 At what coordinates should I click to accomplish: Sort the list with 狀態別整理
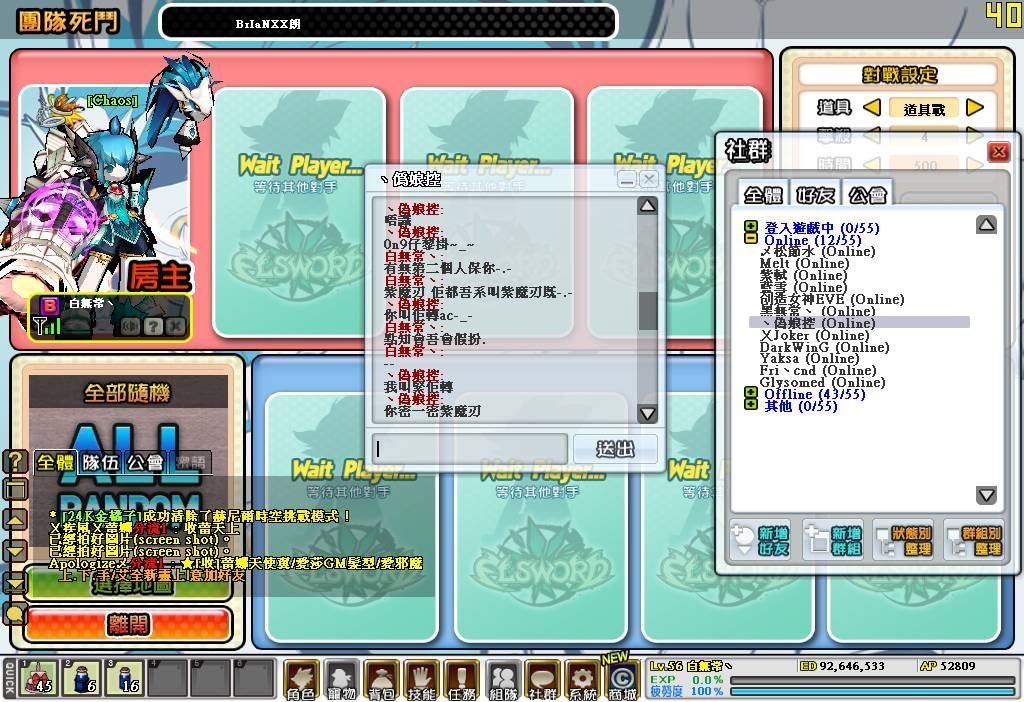pyautogui.click(x=903, y=541)
